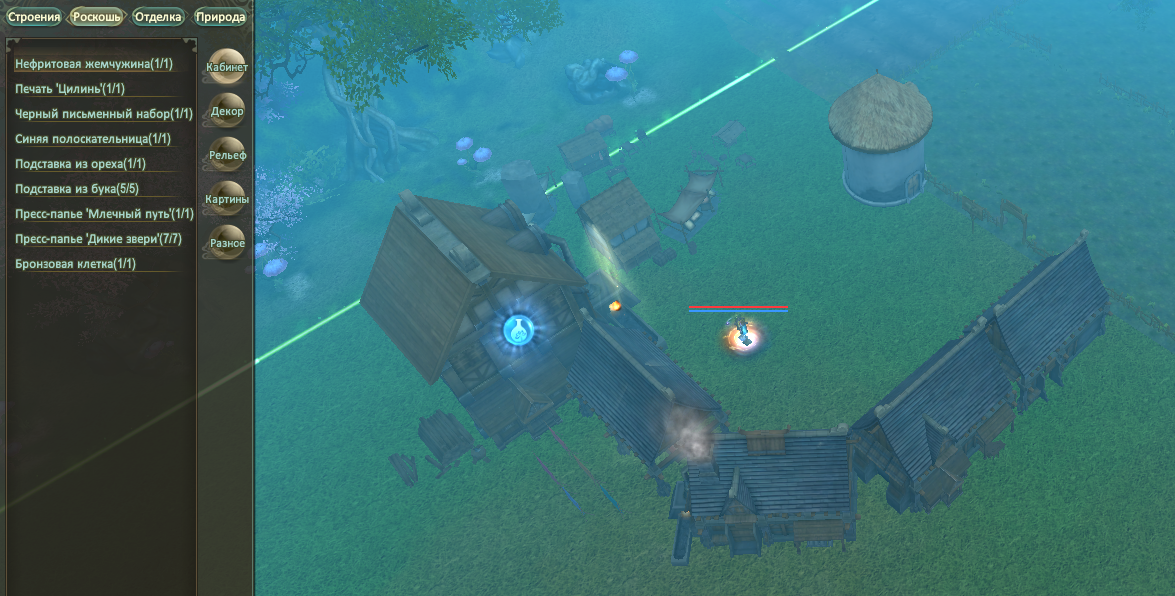Switch to the Строения tab
Viewport: 1175px width, 596px height.
point(34,16)
